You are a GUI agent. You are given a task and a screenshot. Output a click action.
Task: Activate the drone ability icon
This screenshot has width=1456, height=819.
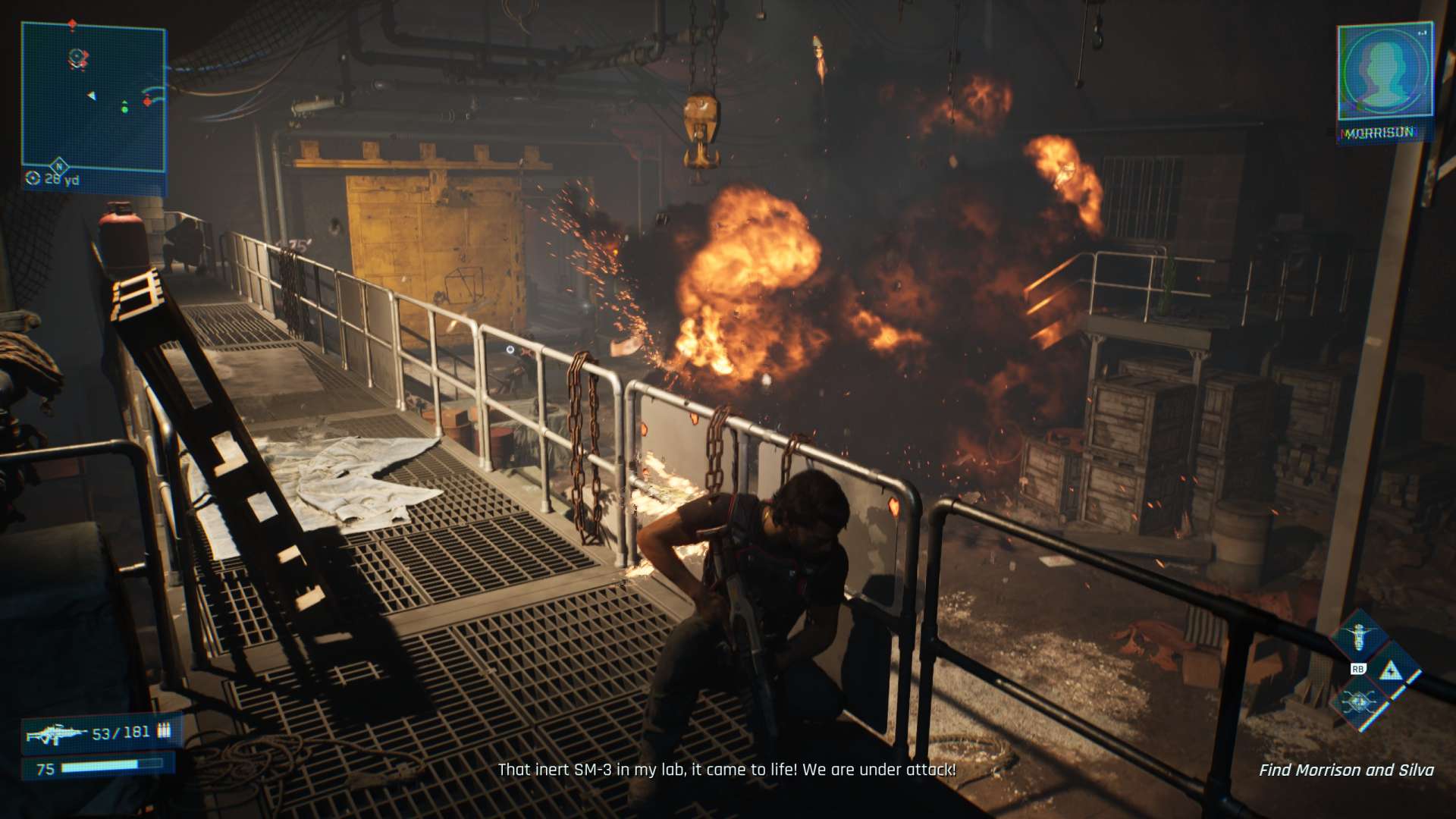[1359, 635]
